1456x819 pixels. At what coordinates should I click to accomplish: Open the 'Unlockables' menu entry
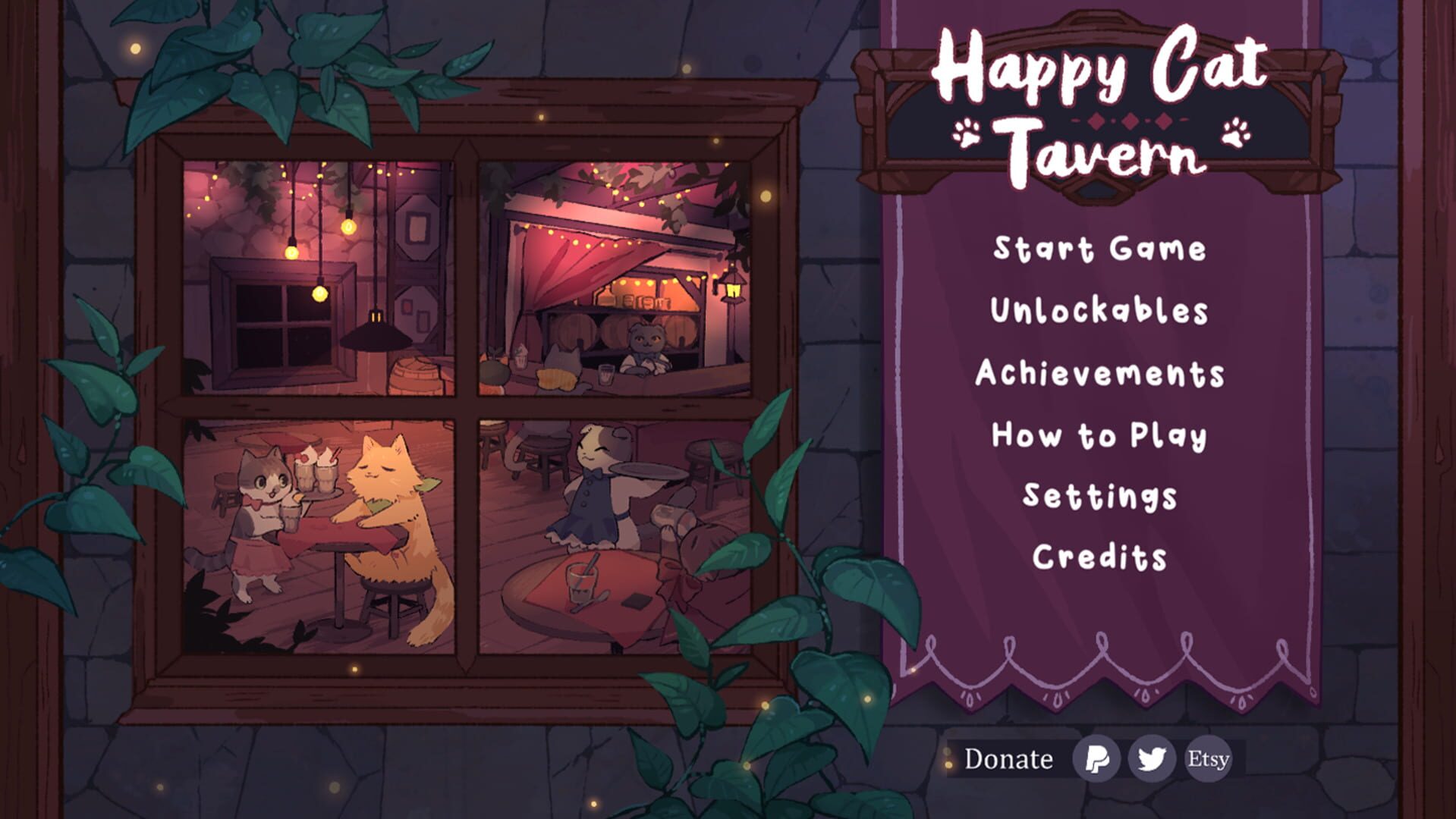click(1100, 310)
